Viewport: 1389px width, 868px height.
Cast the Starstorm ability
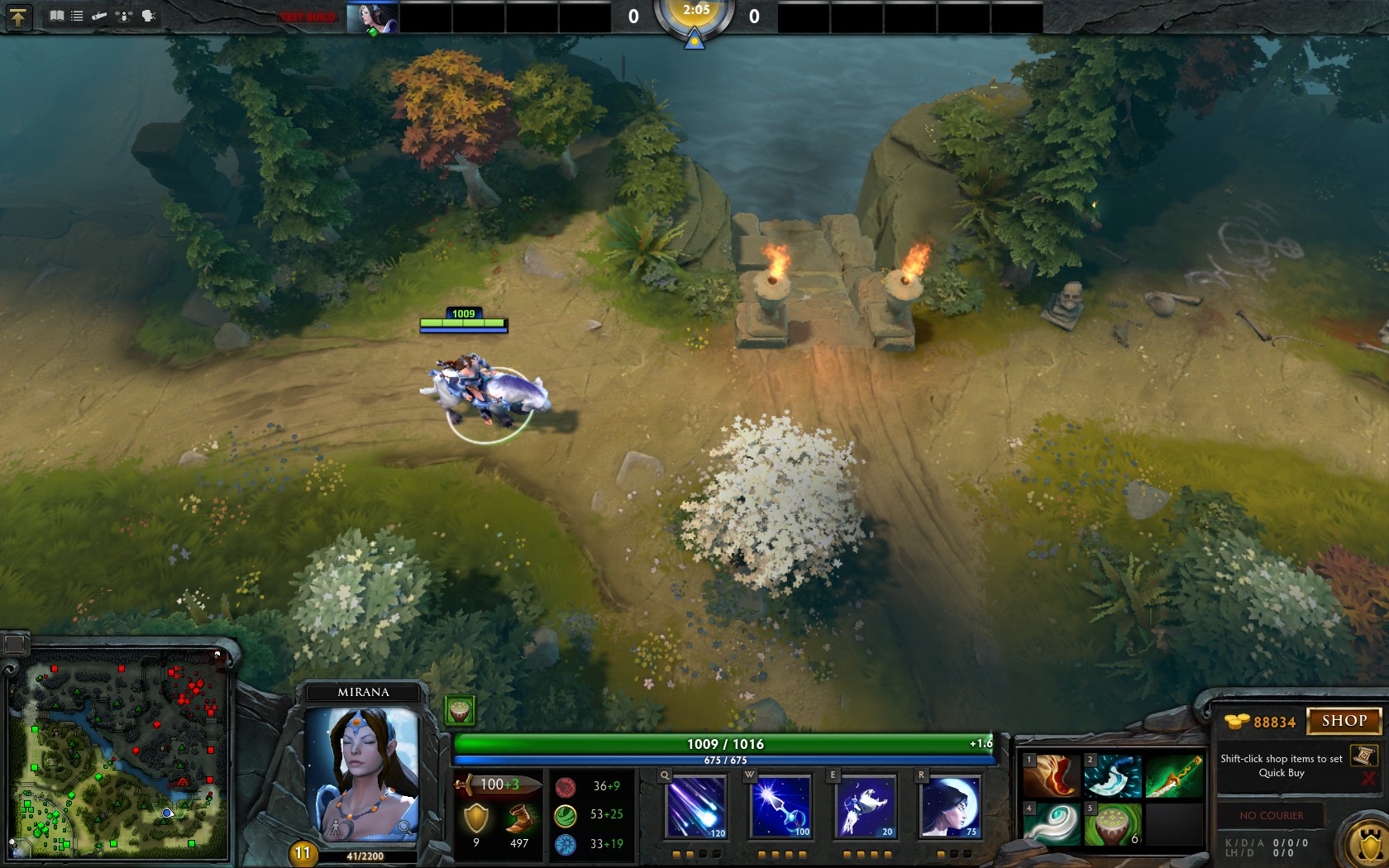tap(696, 806)
